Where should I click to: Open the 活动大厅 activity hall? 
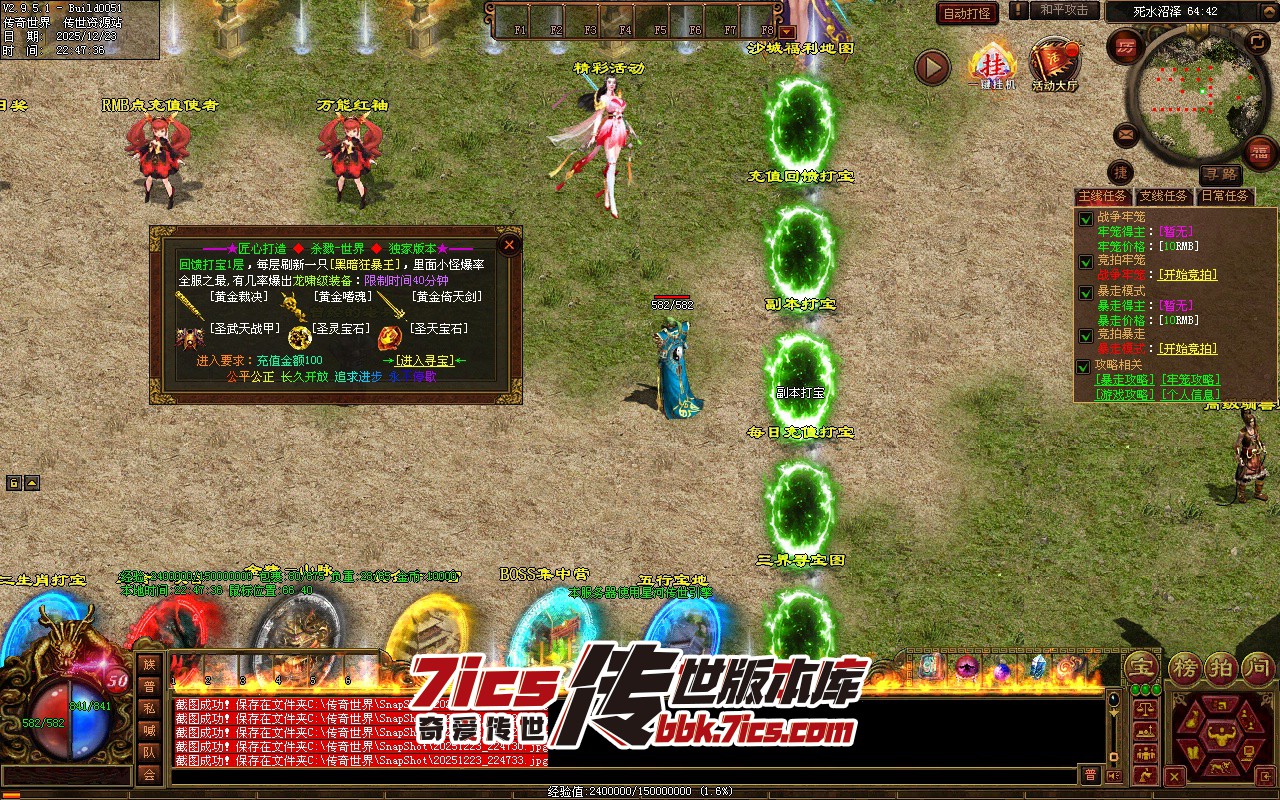(1055, 66)
